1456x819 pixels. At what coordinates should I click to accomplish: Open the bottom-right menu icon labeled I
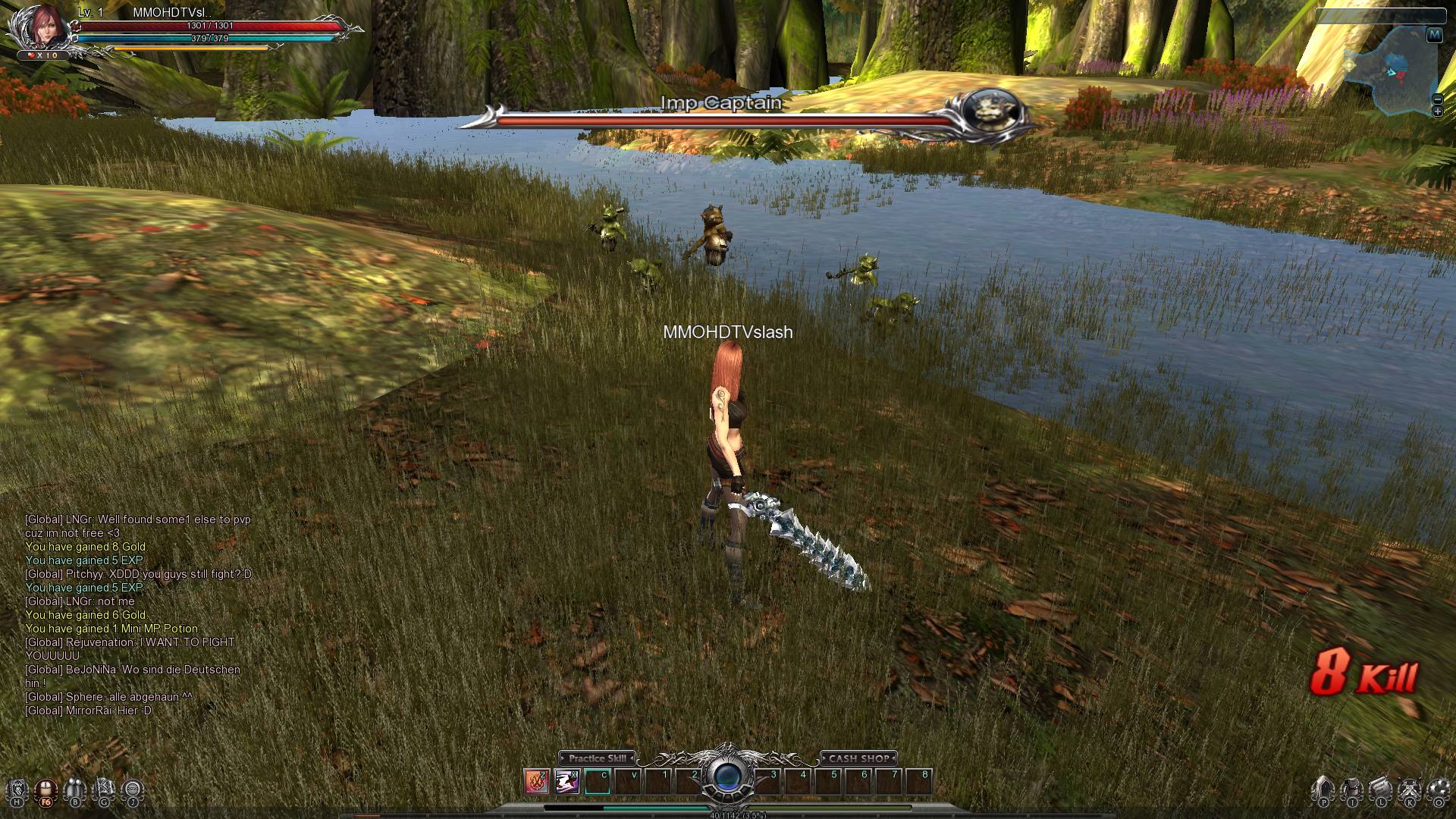point(1352,790)
